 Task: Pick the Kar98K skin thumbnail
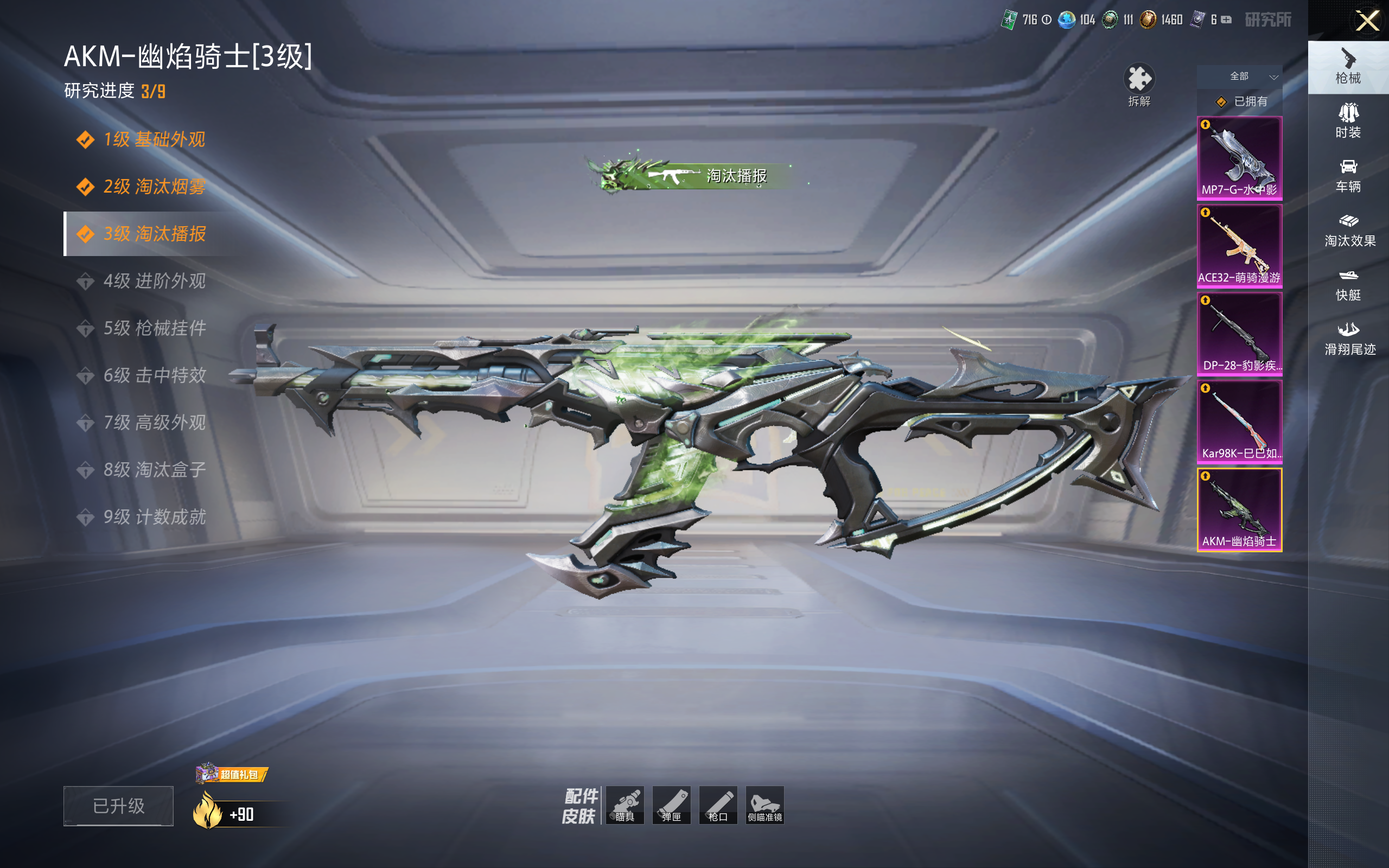tap(1239, 422)
